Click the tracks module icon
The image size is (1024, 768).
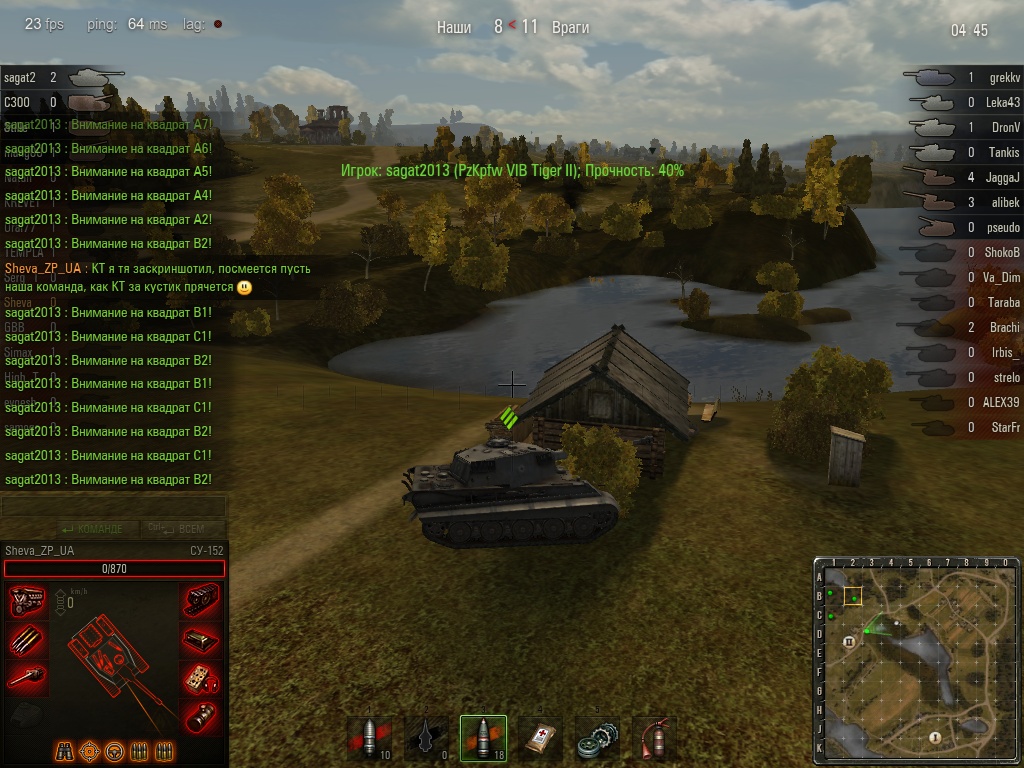pos(202,601)
